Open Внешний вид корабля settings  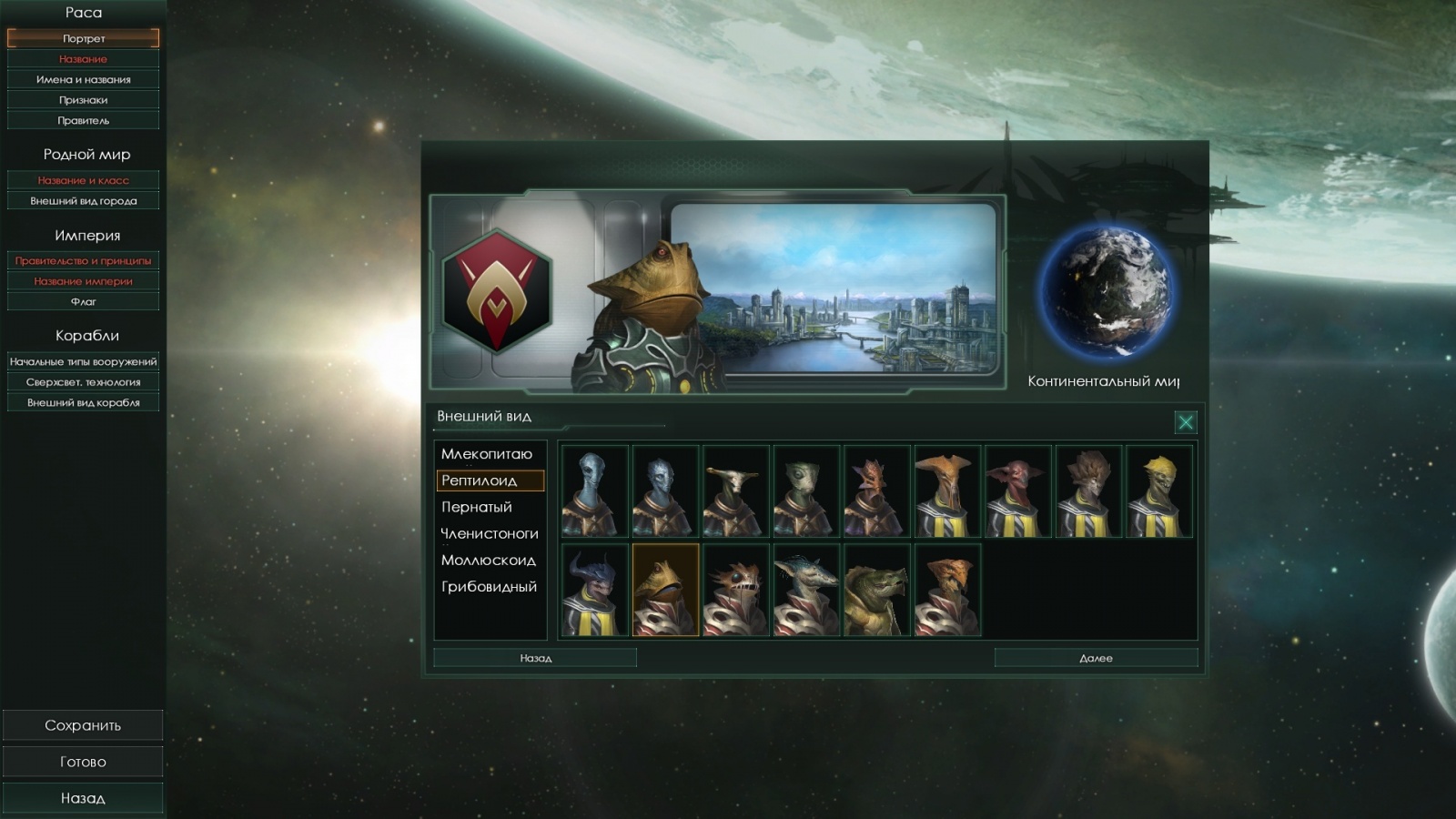[83, 401]
